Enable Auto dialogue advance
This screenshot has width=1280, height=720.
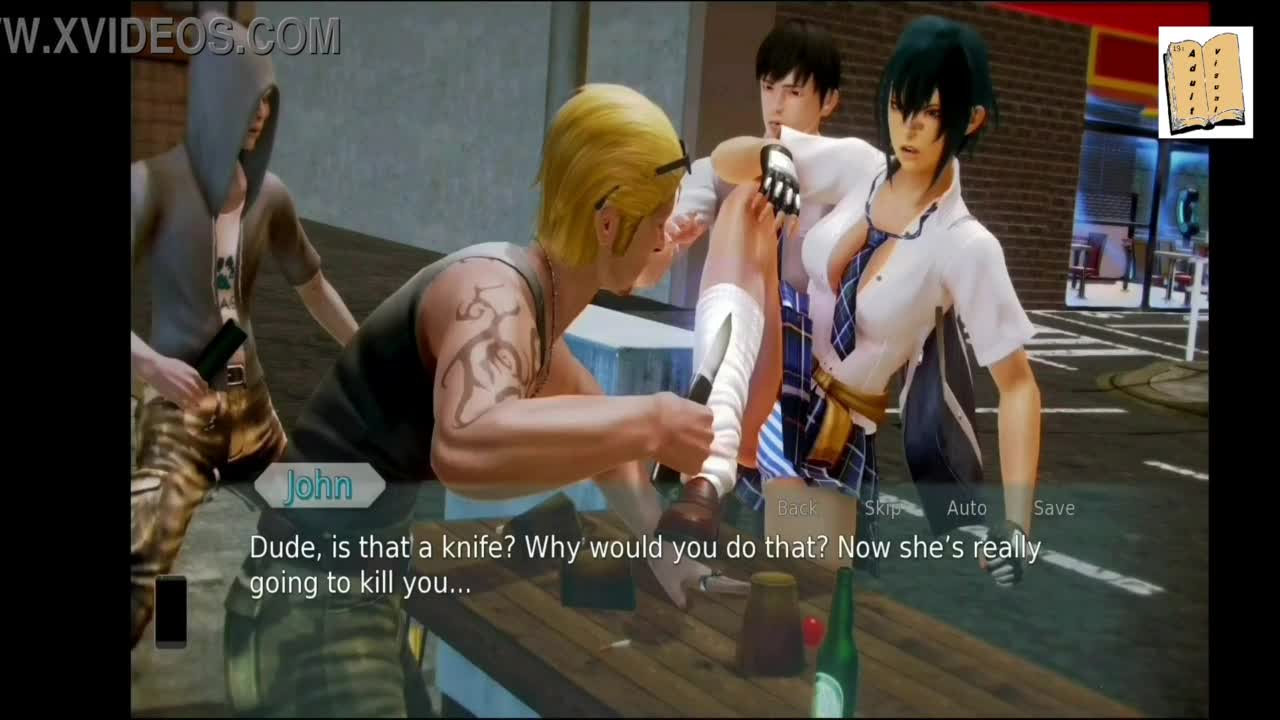(x=966, y=508)
